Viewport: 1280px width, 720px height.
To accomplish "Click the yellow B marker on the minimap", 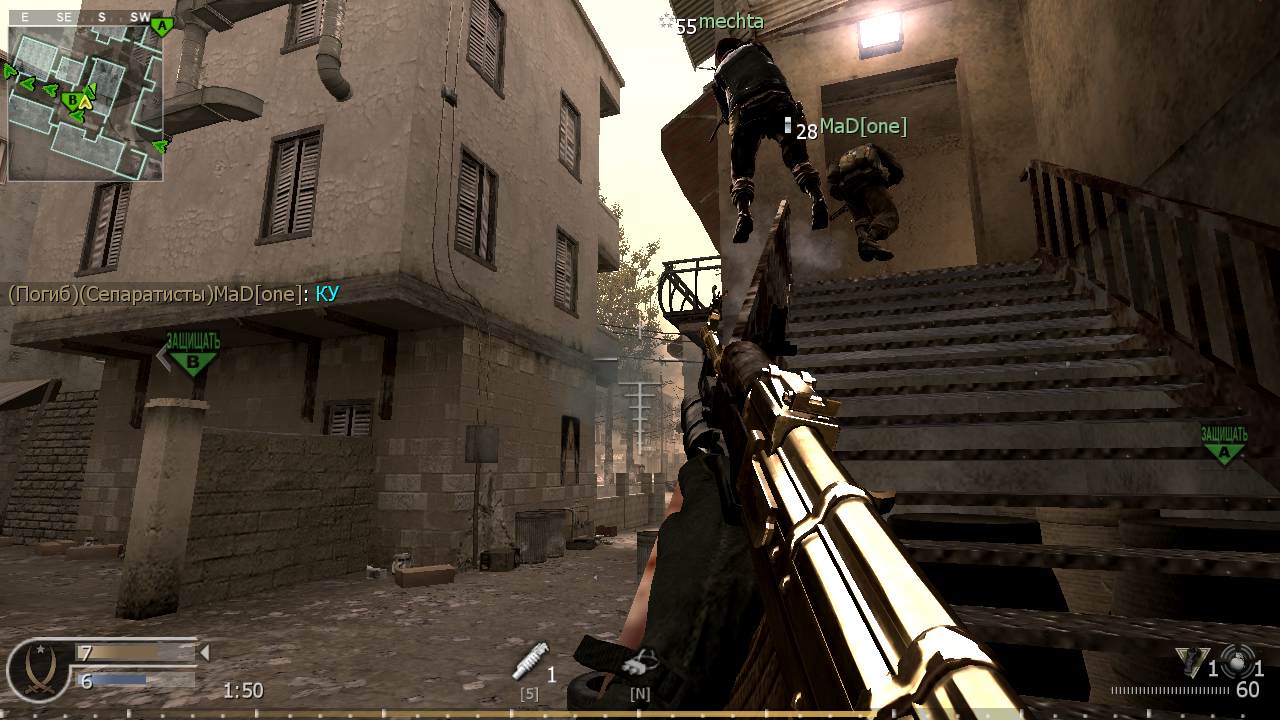I will 73,100.
